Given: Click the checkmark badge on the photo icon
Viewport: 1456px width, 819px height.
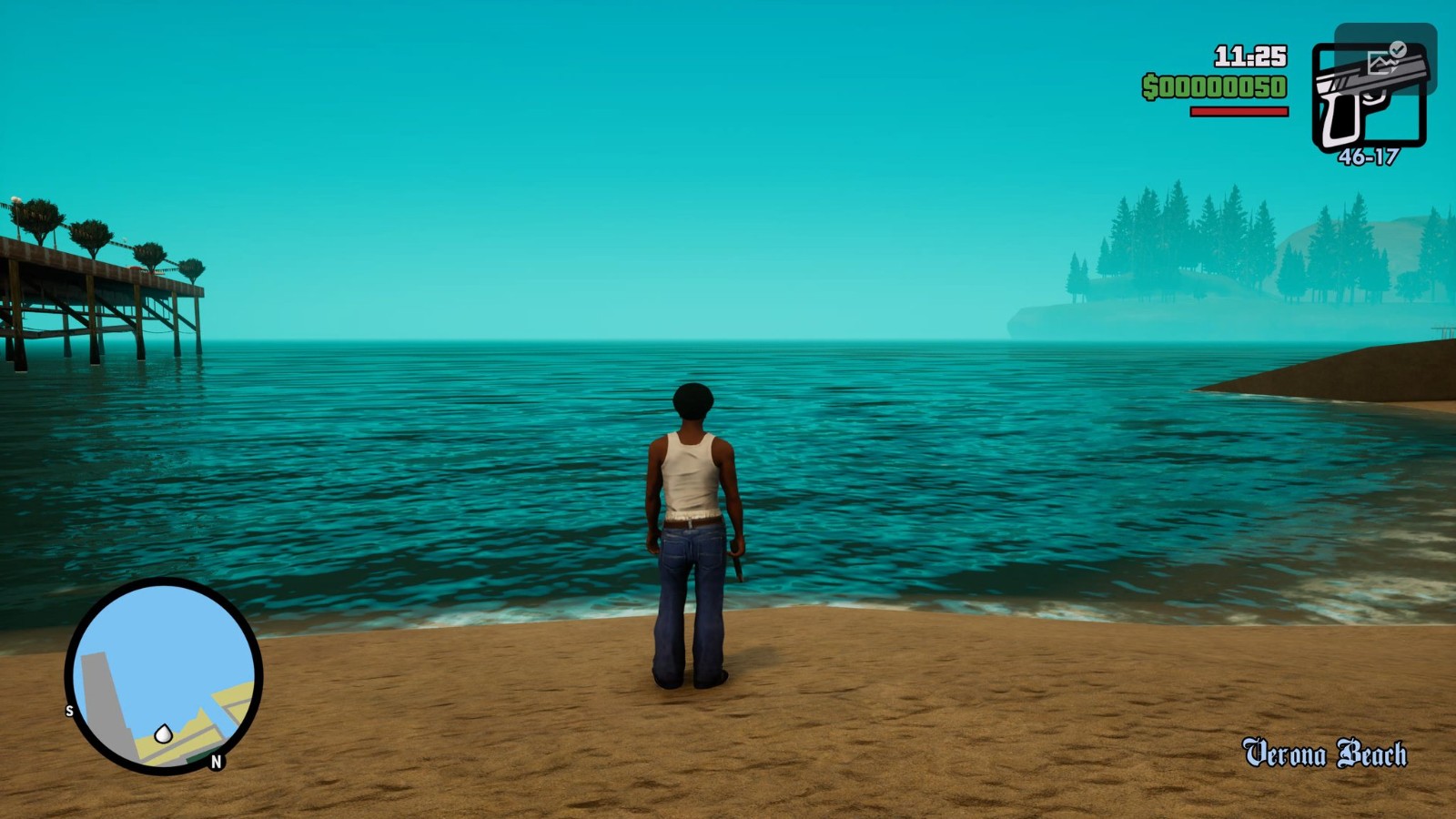Looking at the screenshot, I should point(1398,48).
